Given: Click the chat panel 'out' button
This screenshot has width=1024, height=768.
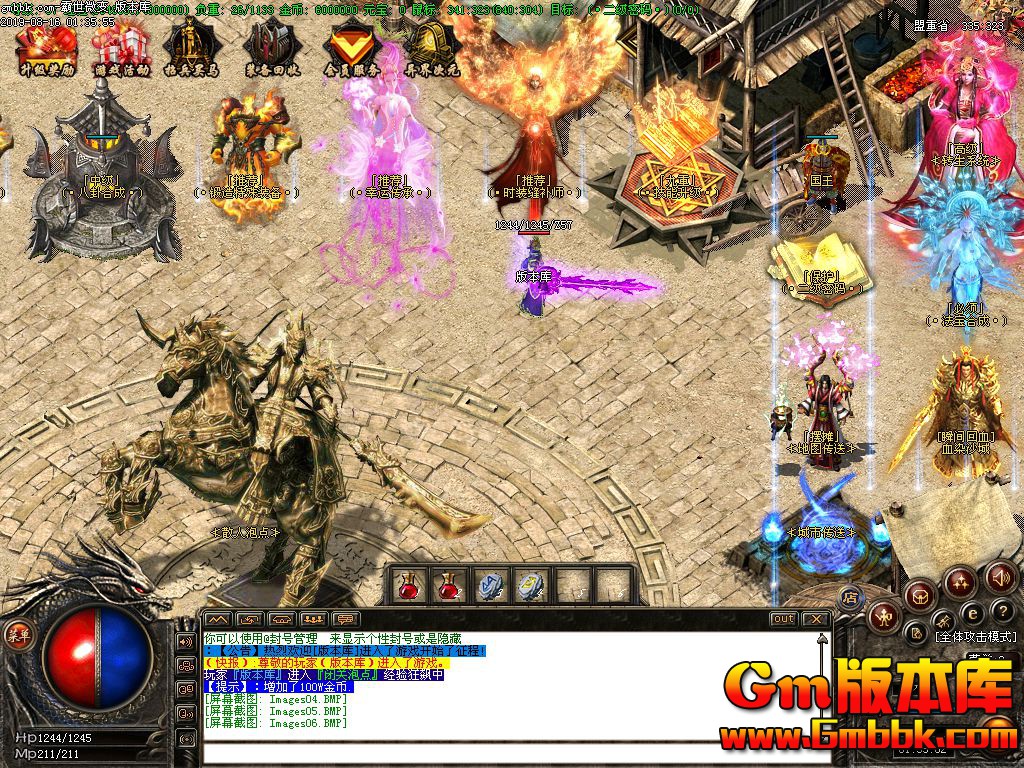Looking at the screenshot, I should pos(784,619).
